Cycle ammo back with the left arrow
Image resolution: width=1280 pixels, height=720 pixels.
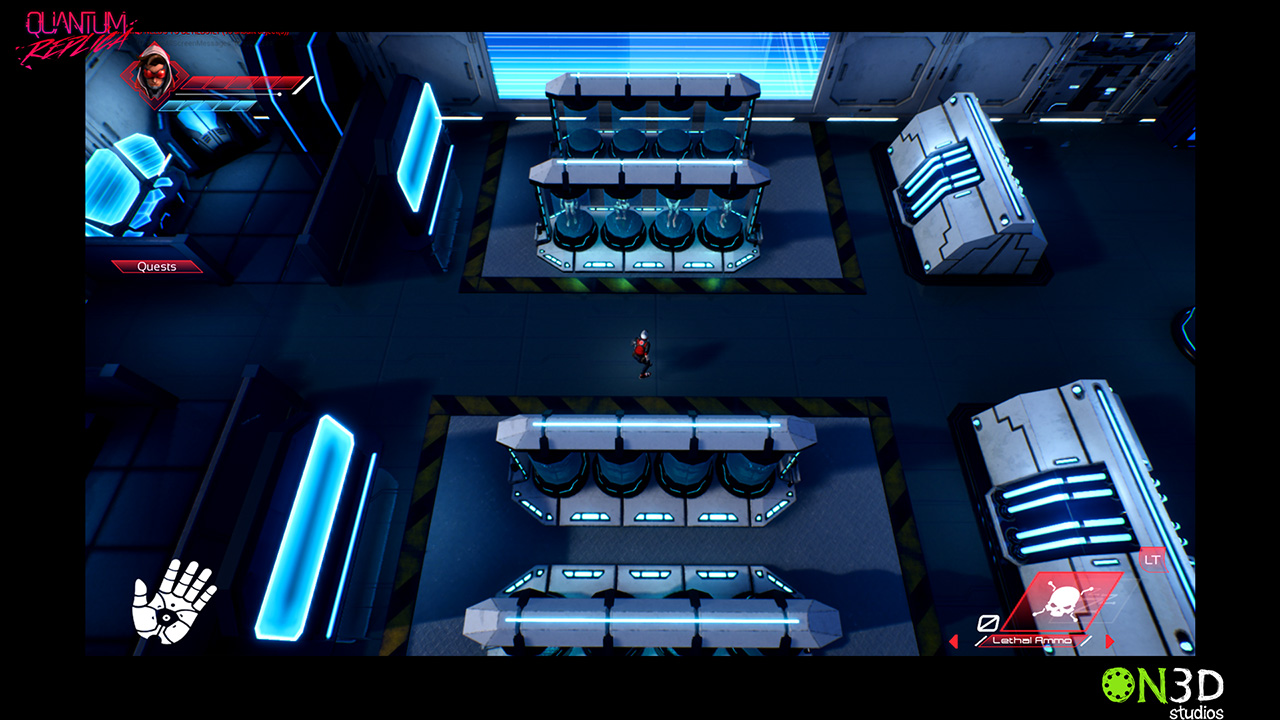coord(954,641)
